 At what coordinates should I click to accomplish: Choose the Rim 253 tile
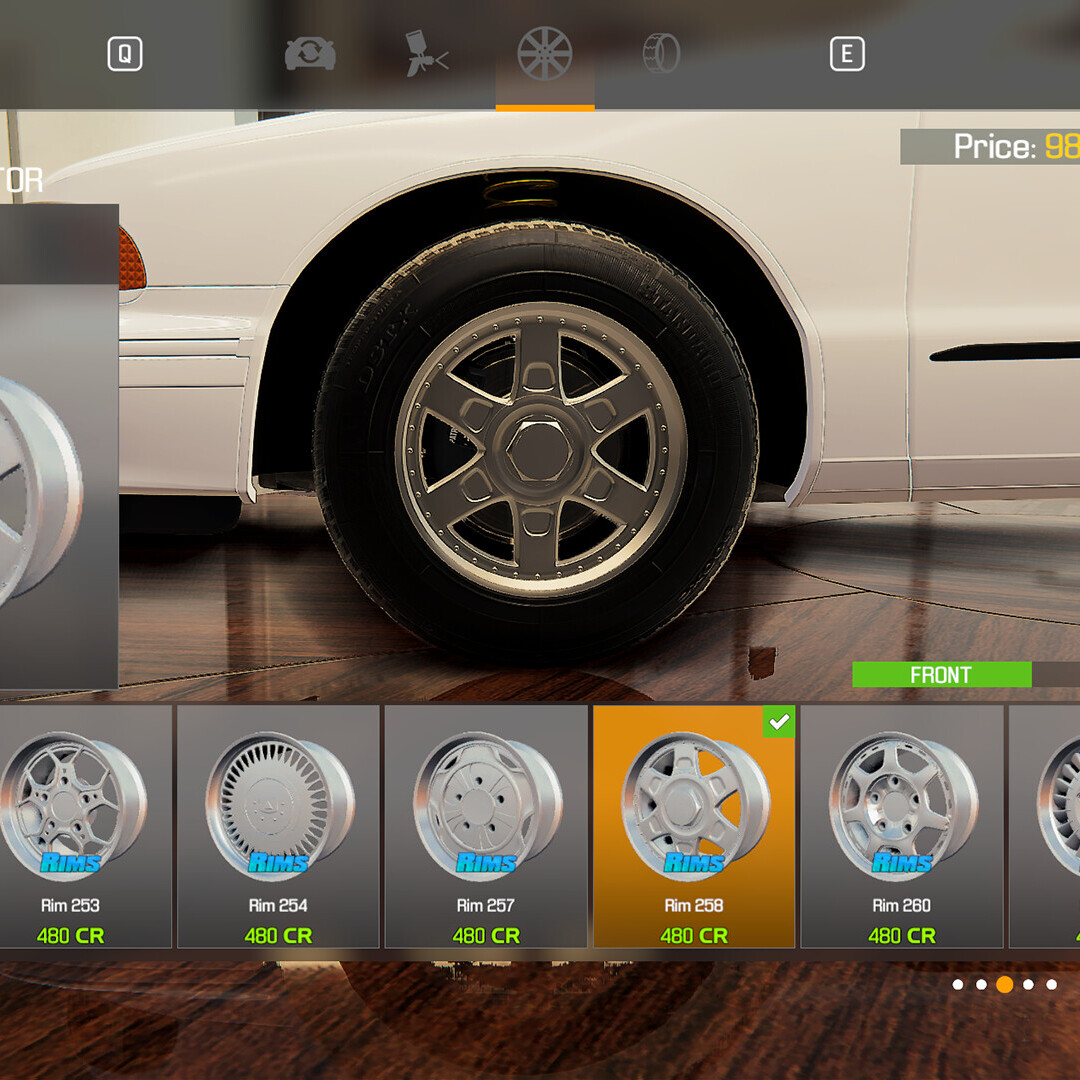(x=71, y=826)
